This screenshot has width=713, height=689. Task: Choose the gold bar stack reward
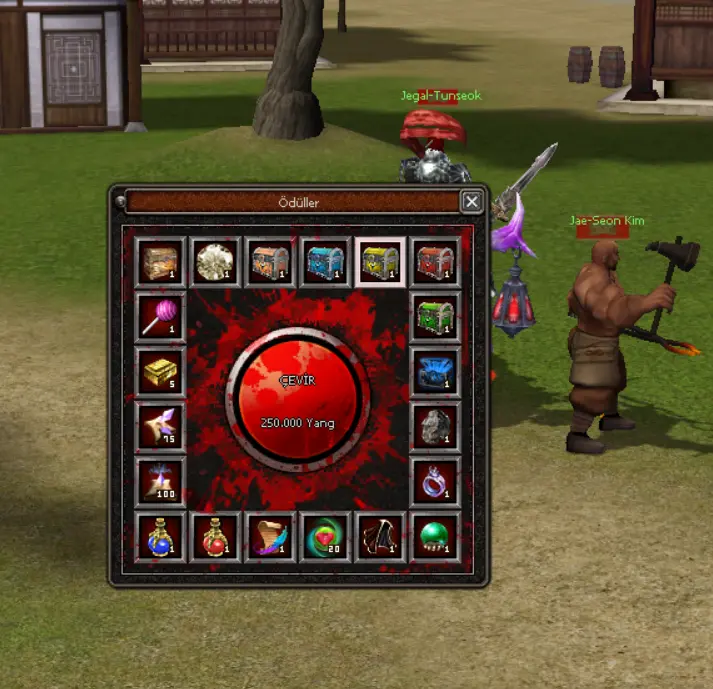[161, 372]
